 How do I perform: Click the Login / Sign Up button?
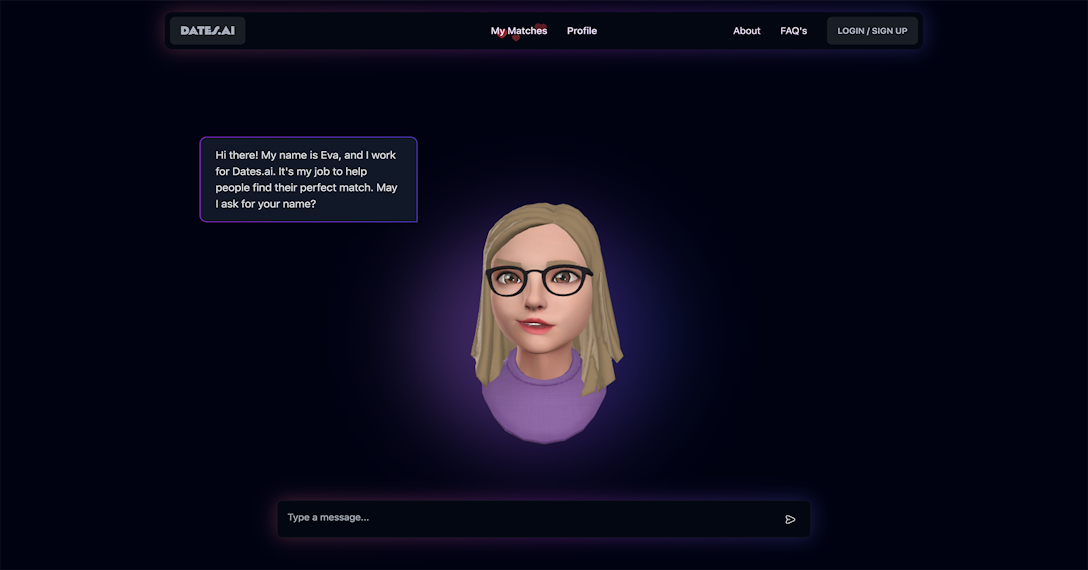click(872, 31)
